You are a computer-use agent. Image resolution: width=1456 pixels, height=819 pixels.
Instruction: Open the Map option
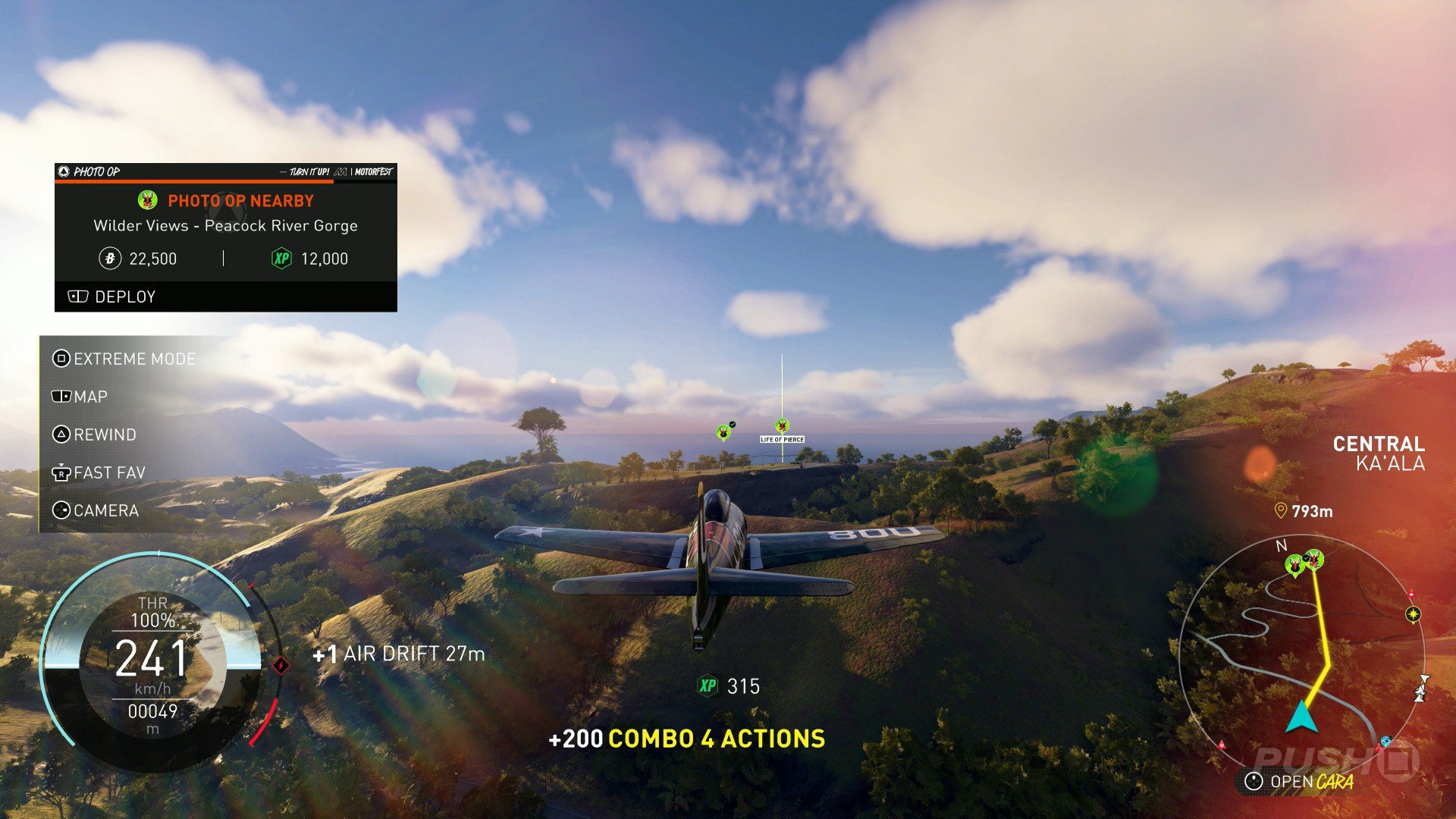pyautogui.click(x=80, y=397)
